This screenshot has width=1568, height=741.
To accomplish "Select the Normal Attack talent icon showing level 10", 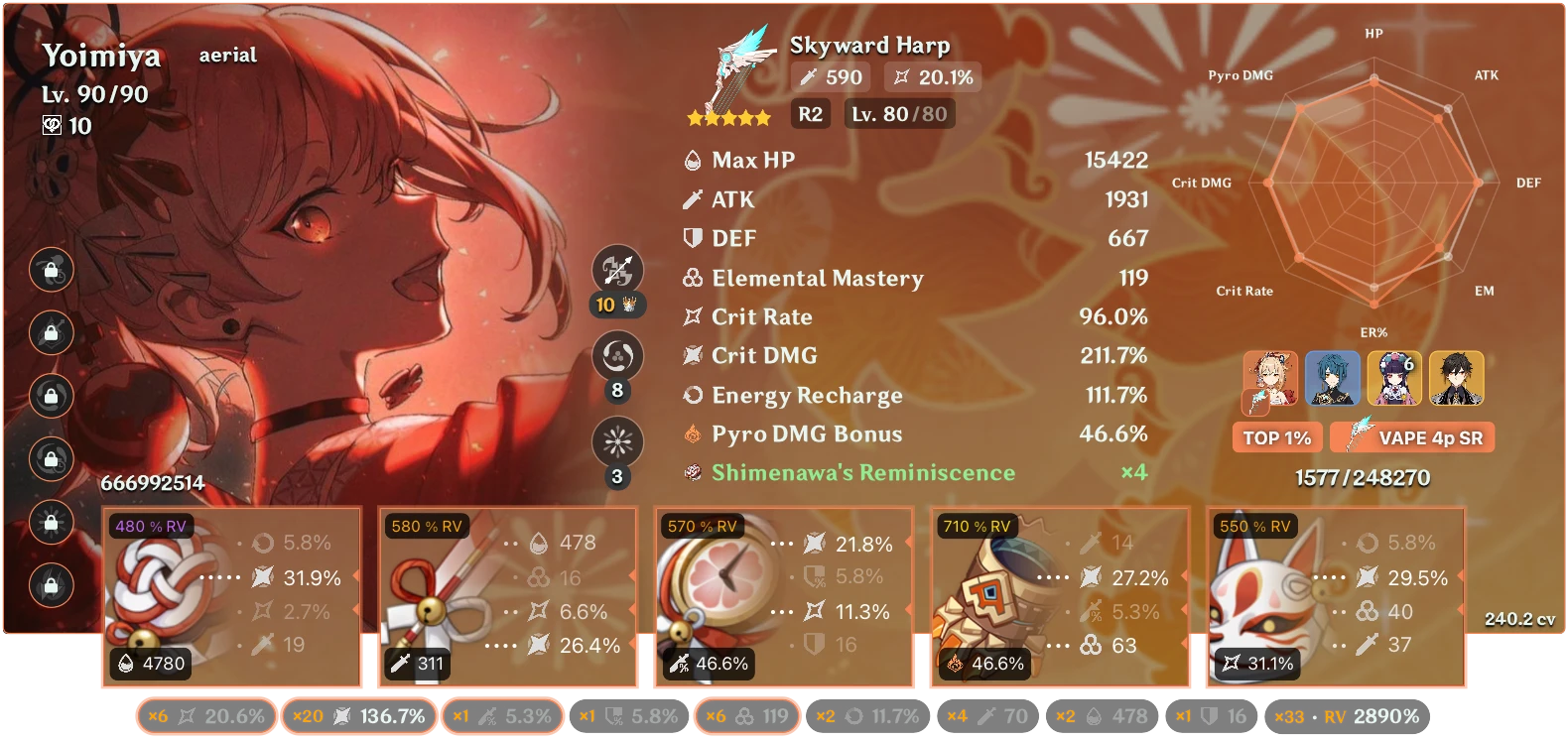I will coord(617,269).
